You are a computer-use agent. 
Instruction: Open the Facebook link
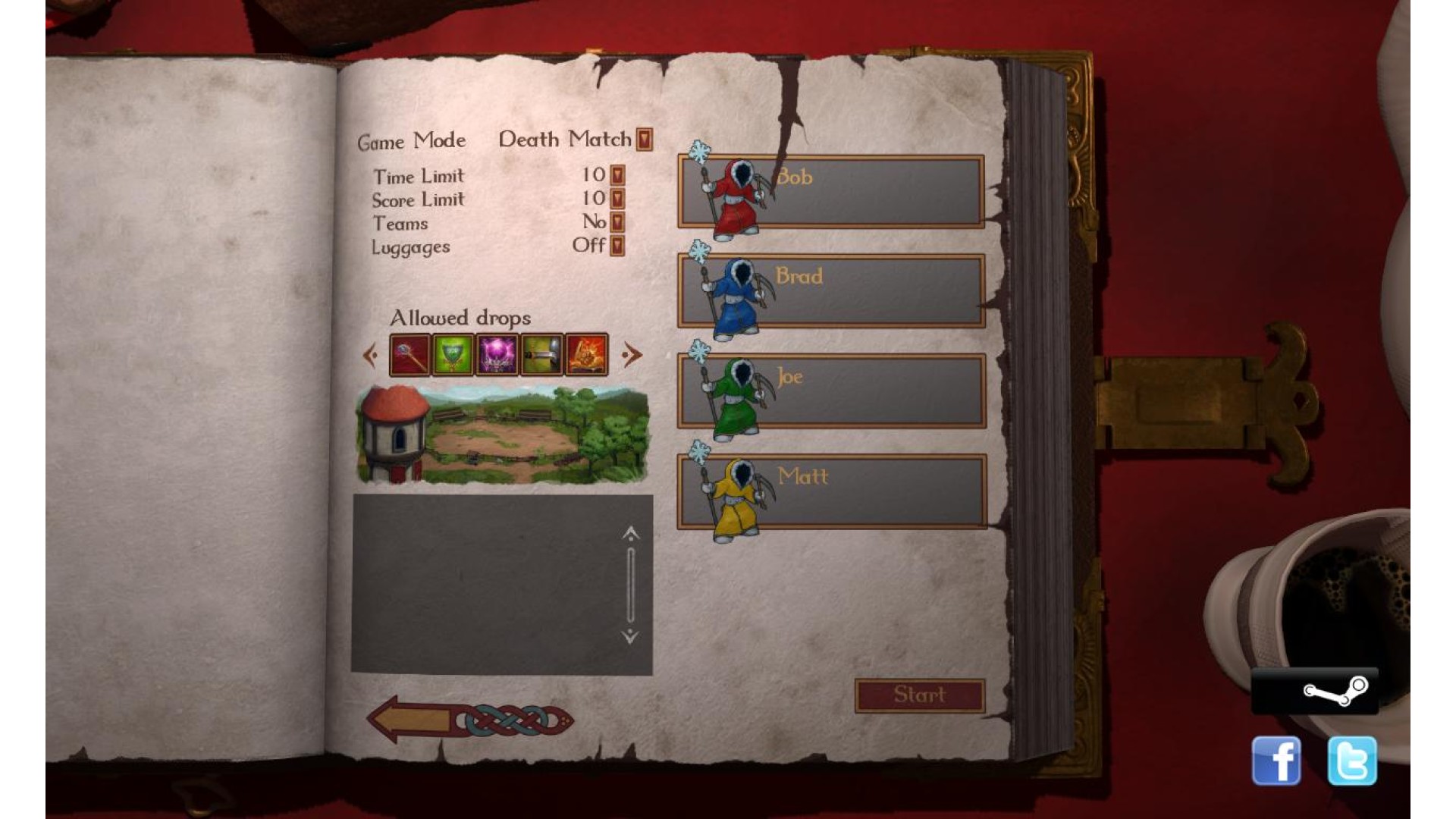(1276, 761)
